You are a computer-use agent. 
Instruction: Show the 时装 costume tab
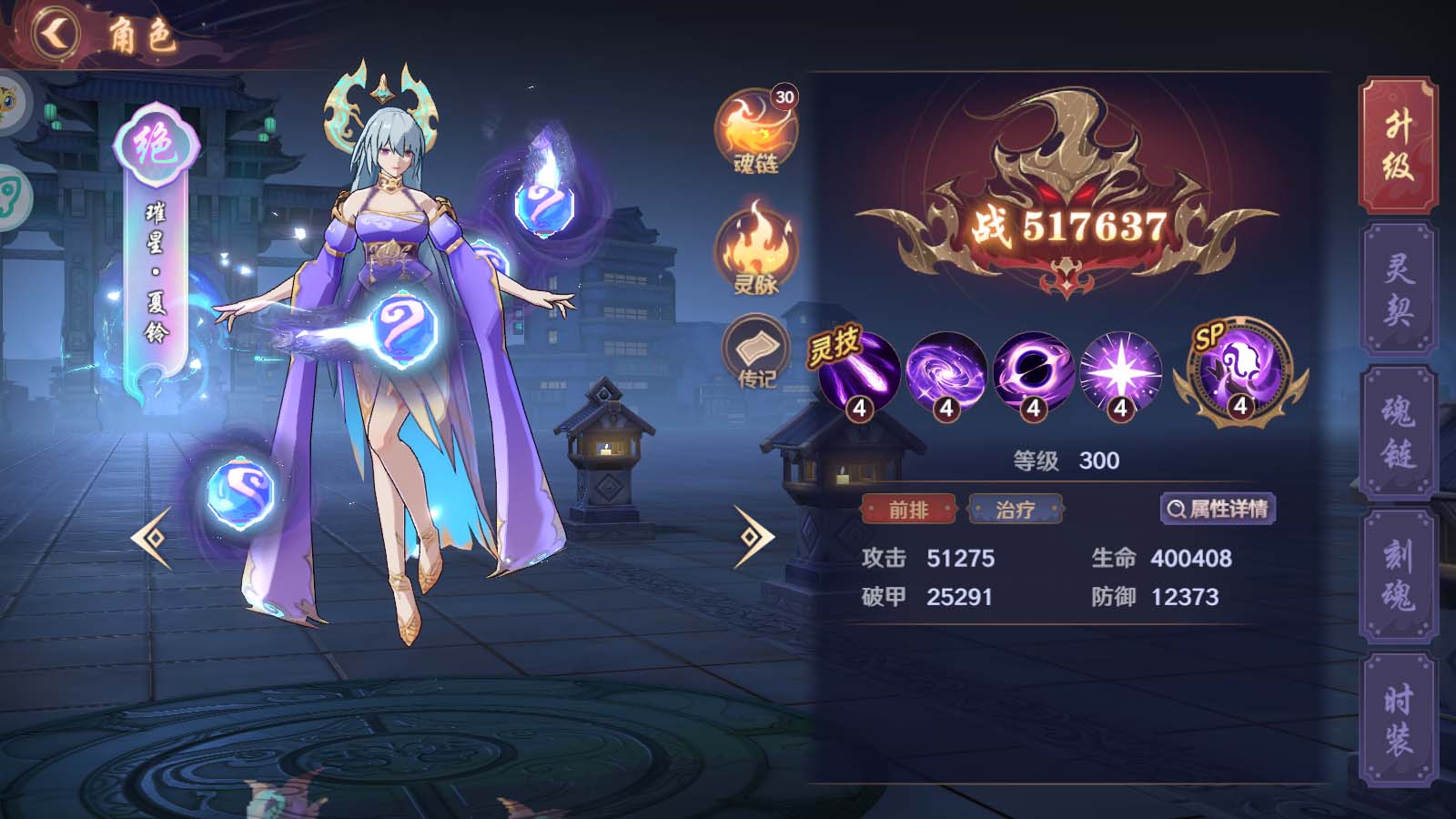coord(1398,719)
